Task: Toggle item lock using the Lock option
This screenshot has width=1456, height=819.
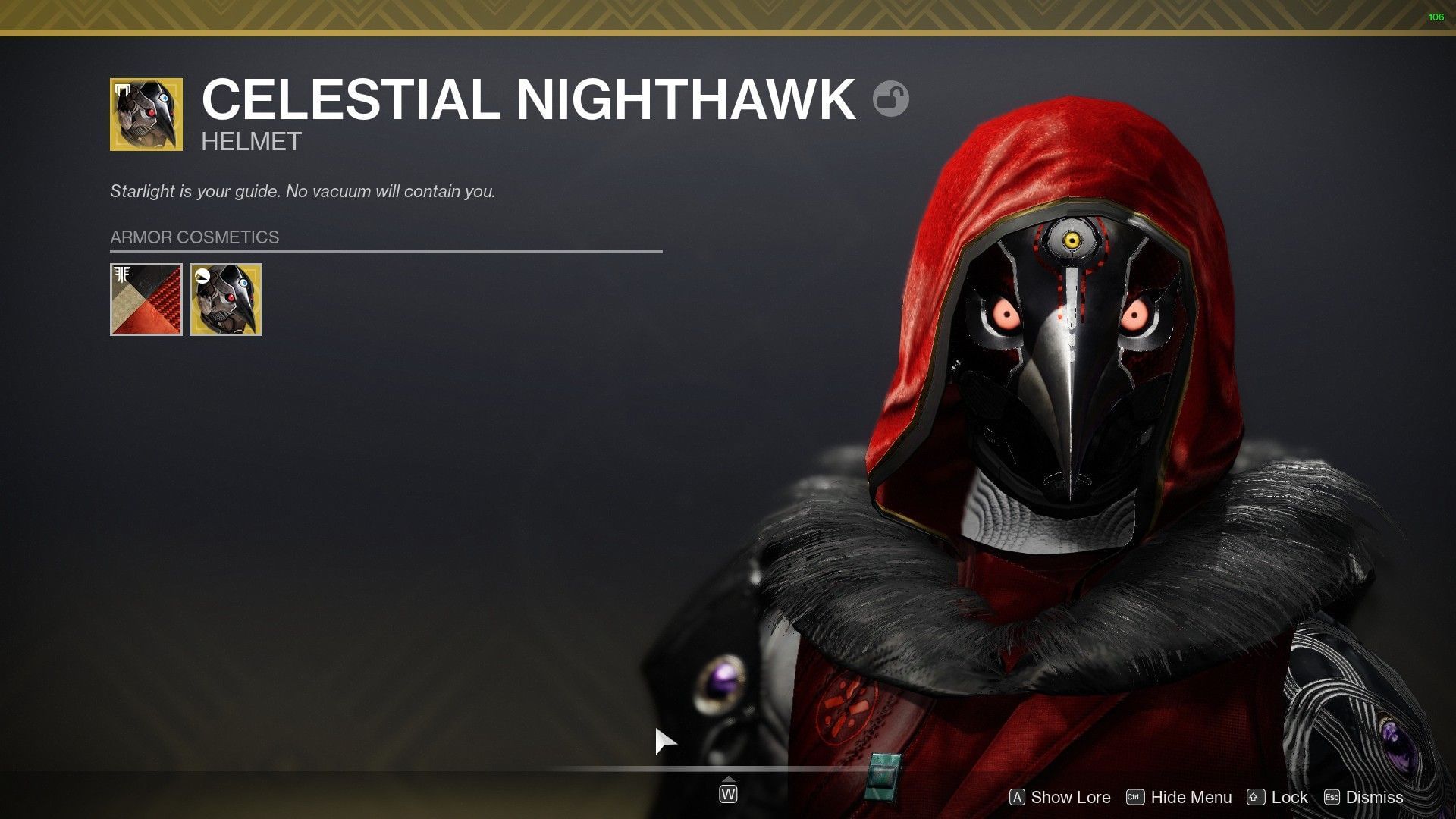Action: point(1288,797)
